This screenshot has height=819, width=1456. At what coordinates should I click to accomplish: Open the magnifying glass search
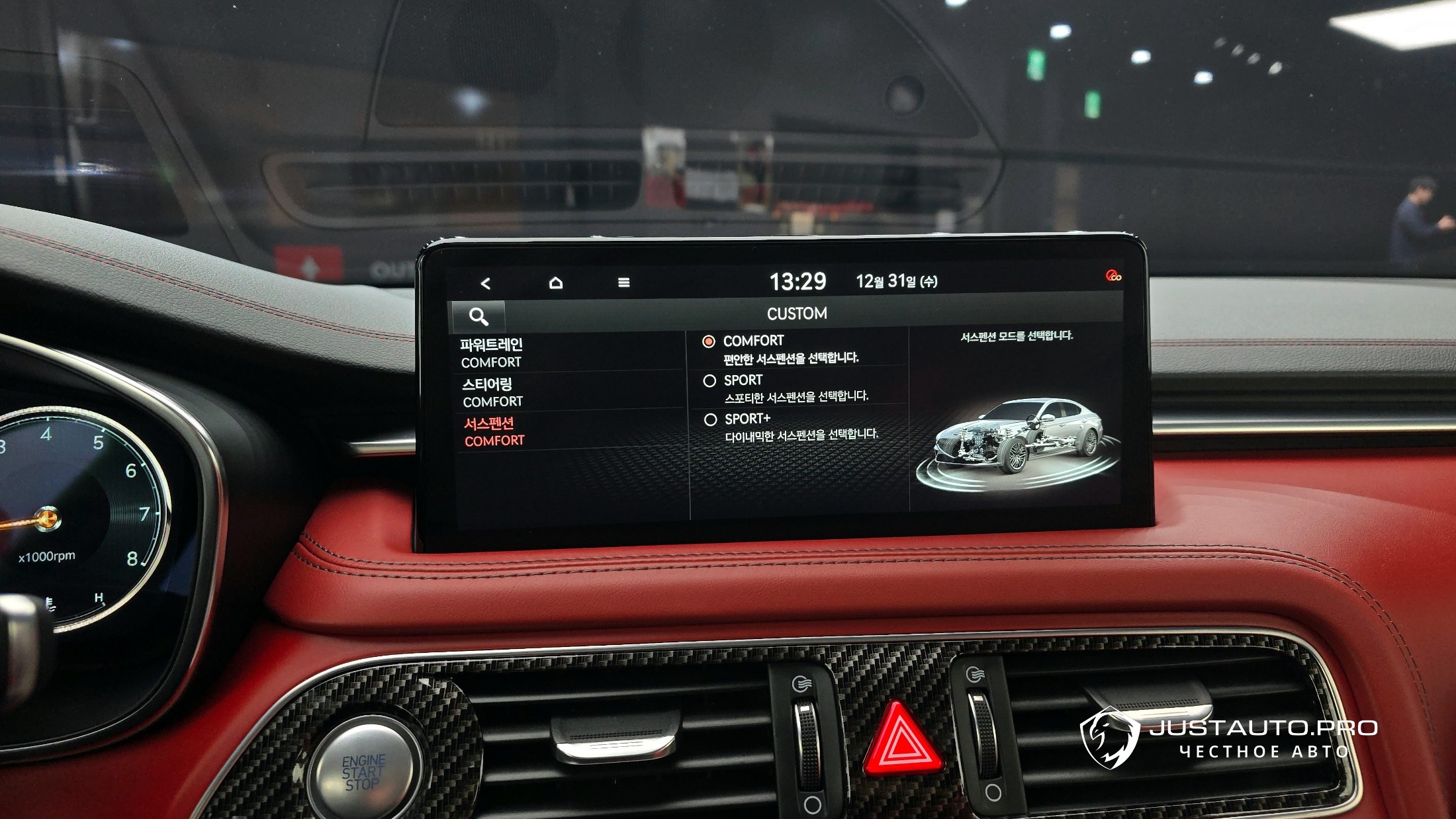point(478,316)
